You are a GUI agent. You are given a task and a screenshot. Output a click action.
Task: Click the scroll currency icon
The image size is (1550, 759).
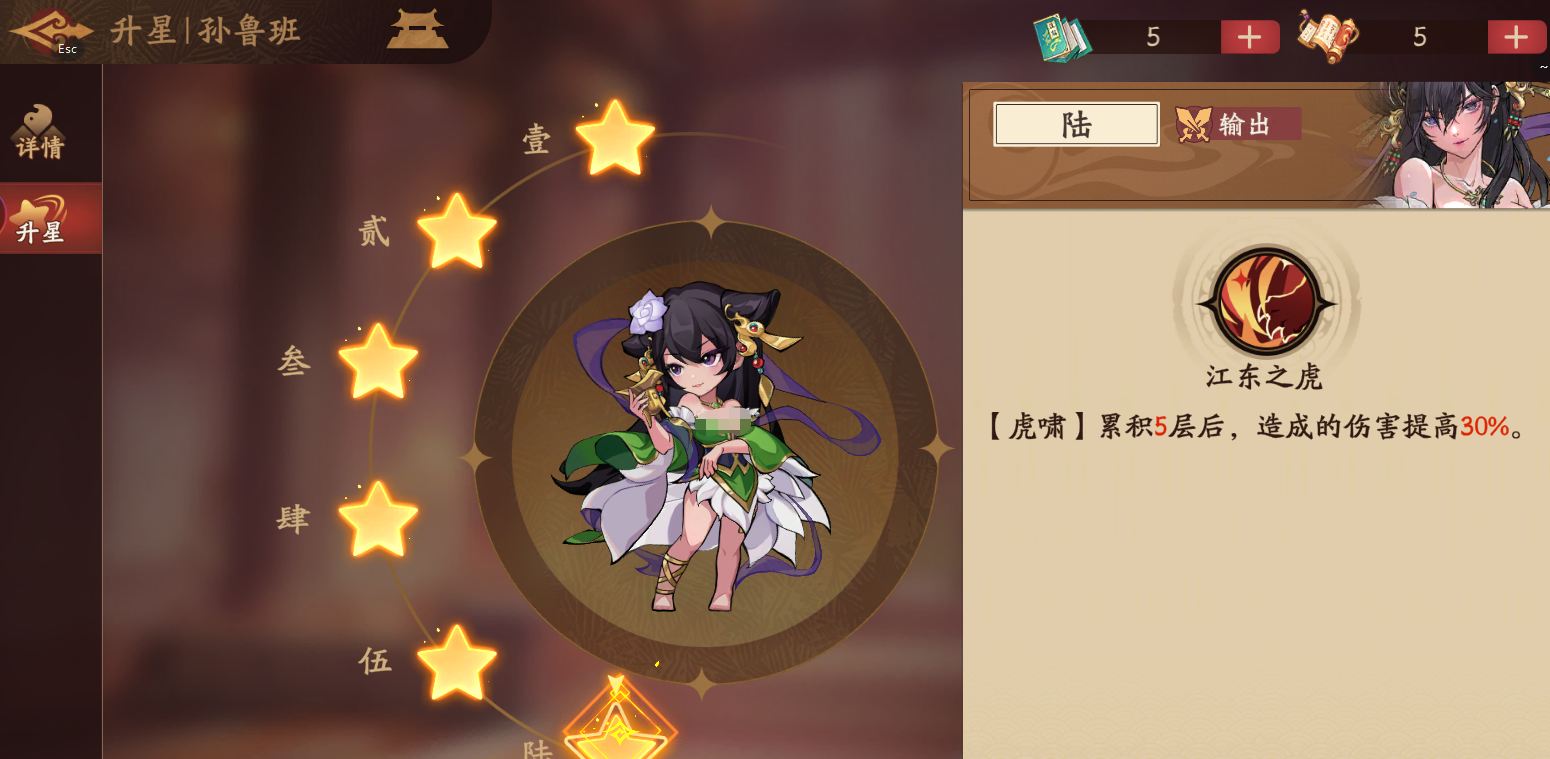[1328, 36]
